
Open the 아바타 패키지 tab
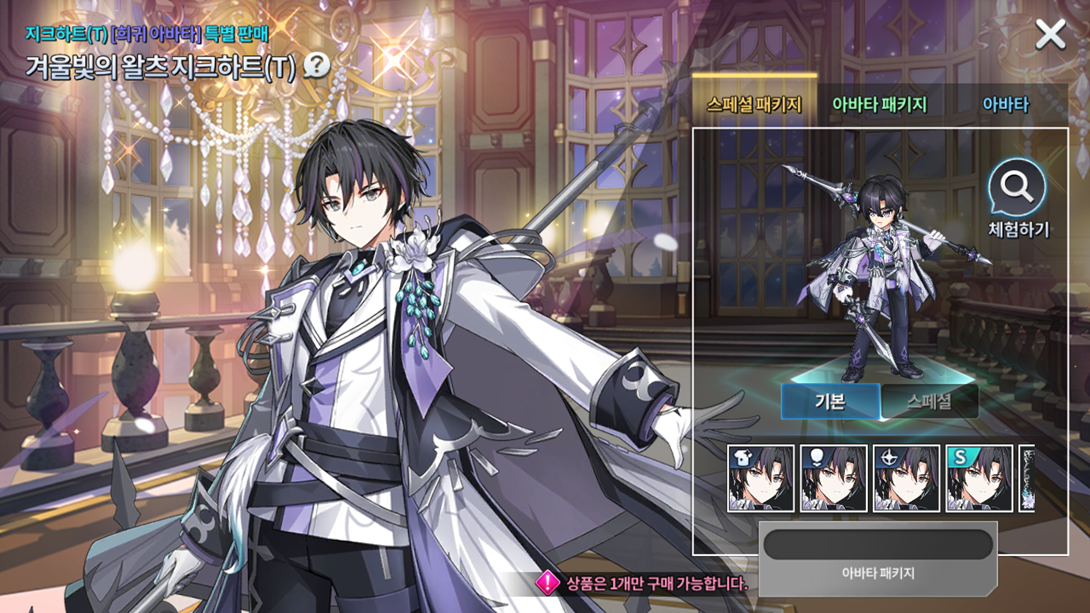click(x=879, y=104)
